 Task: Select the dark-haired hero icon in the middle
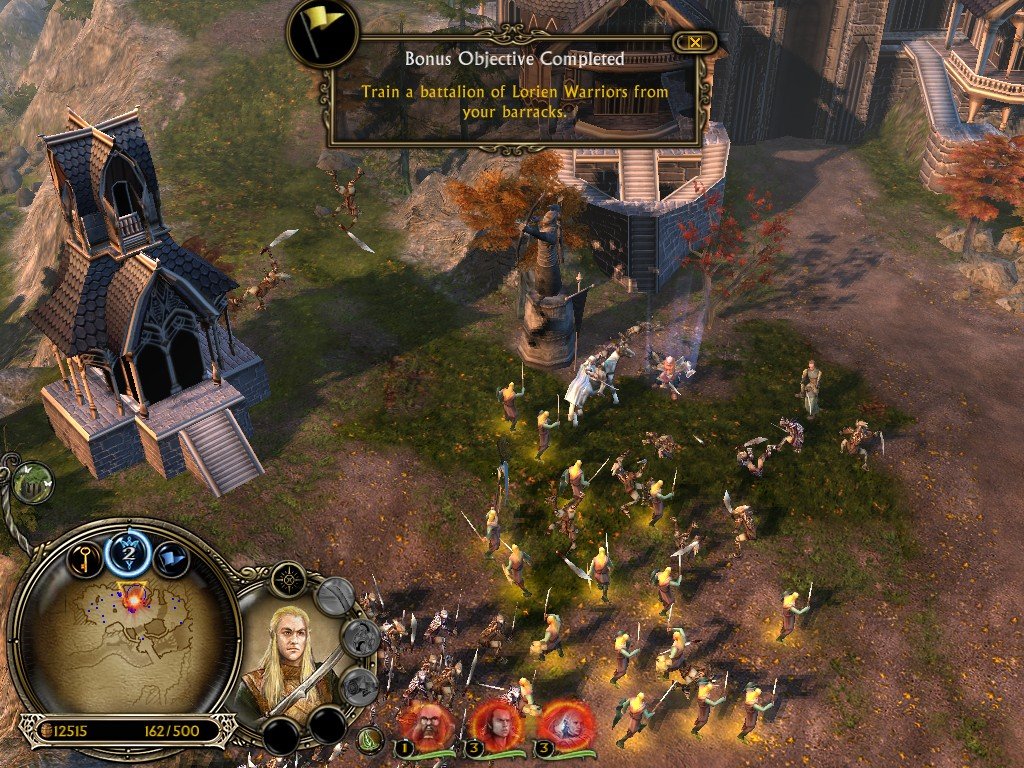(x=496, y=720)
